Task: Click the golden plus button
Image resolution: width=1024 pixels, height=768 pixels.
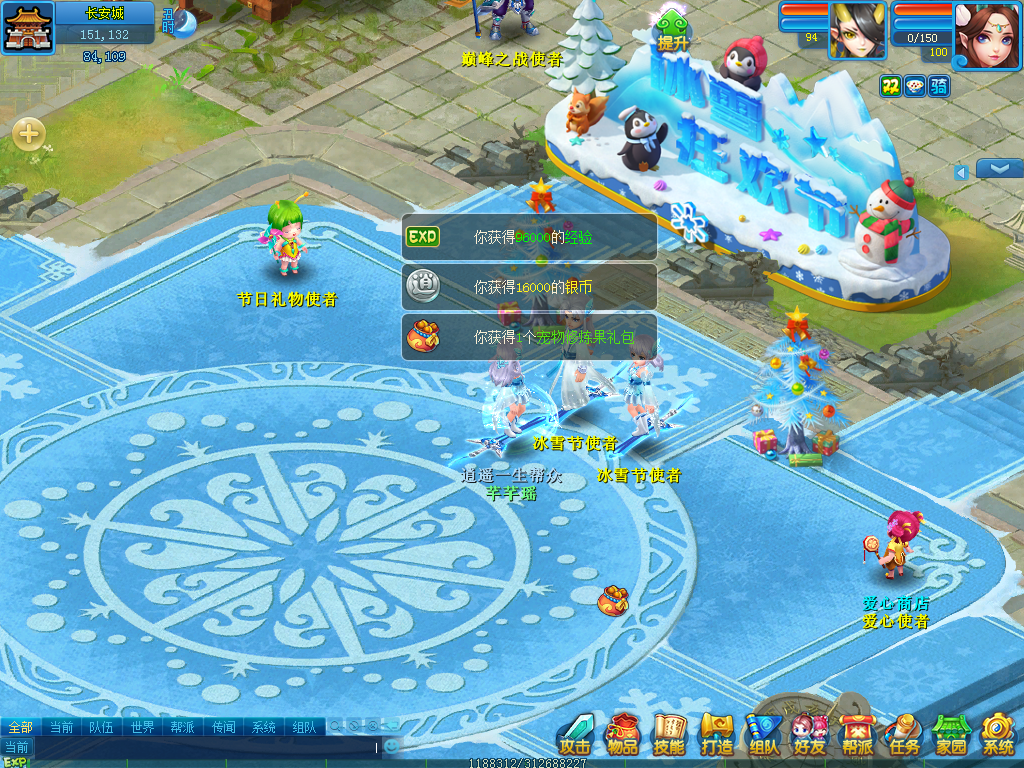Action: tap(28, 133)
